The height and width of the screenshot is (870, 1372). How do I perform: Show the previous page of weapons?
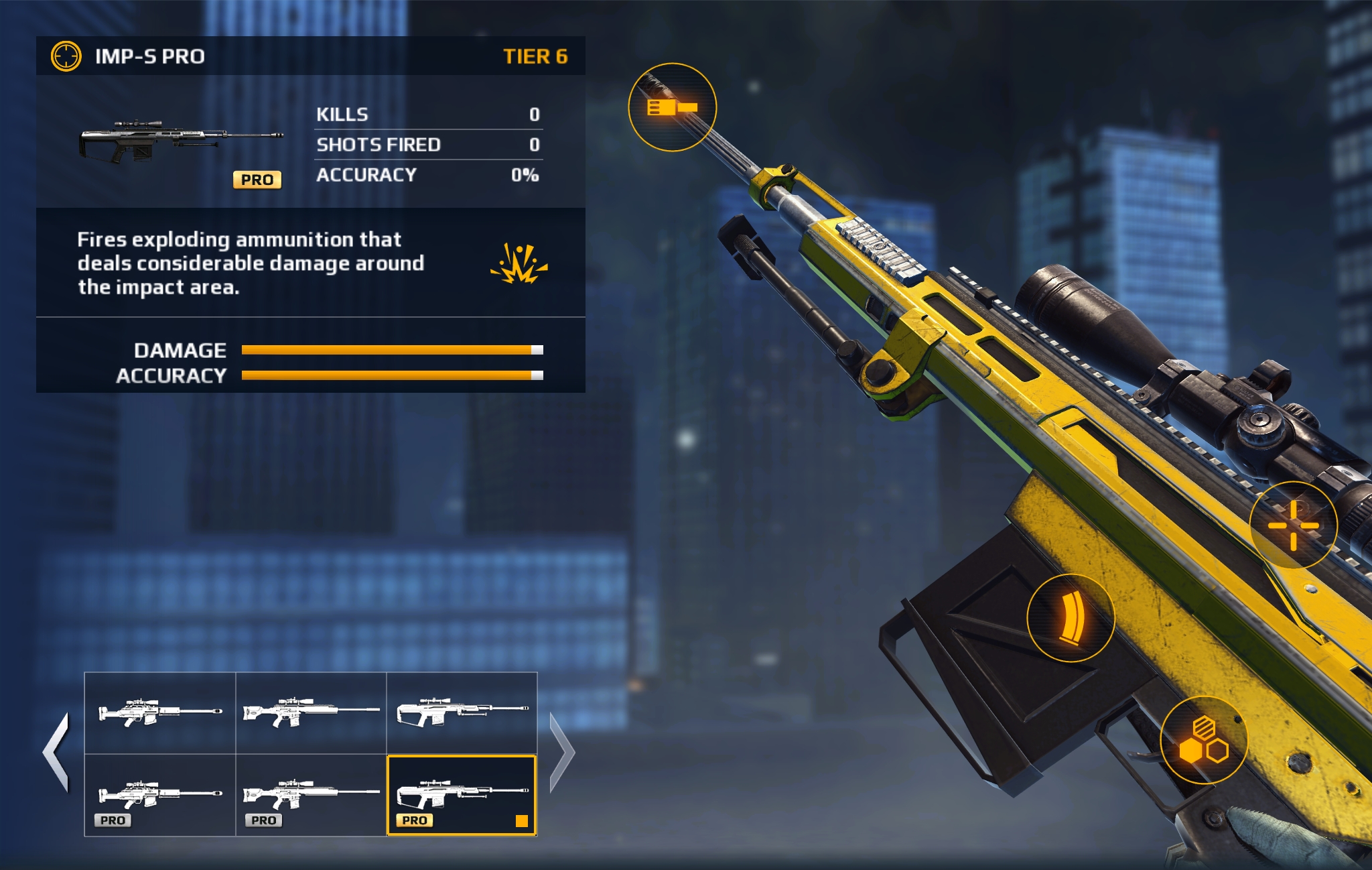(56, 753)
